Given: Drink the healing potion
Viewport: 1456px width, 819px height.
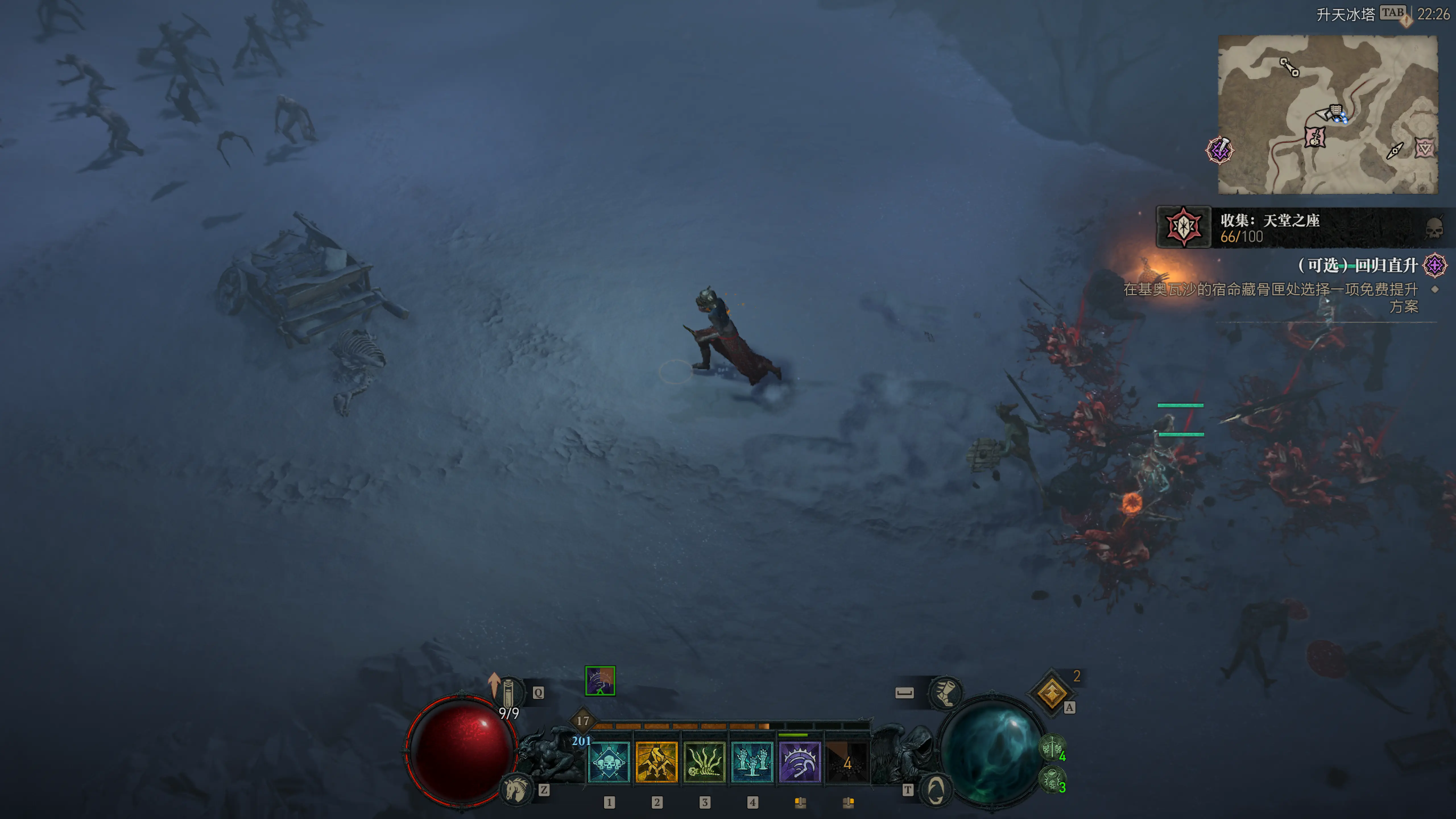Looking at the screenshot, I should [508, 692].
